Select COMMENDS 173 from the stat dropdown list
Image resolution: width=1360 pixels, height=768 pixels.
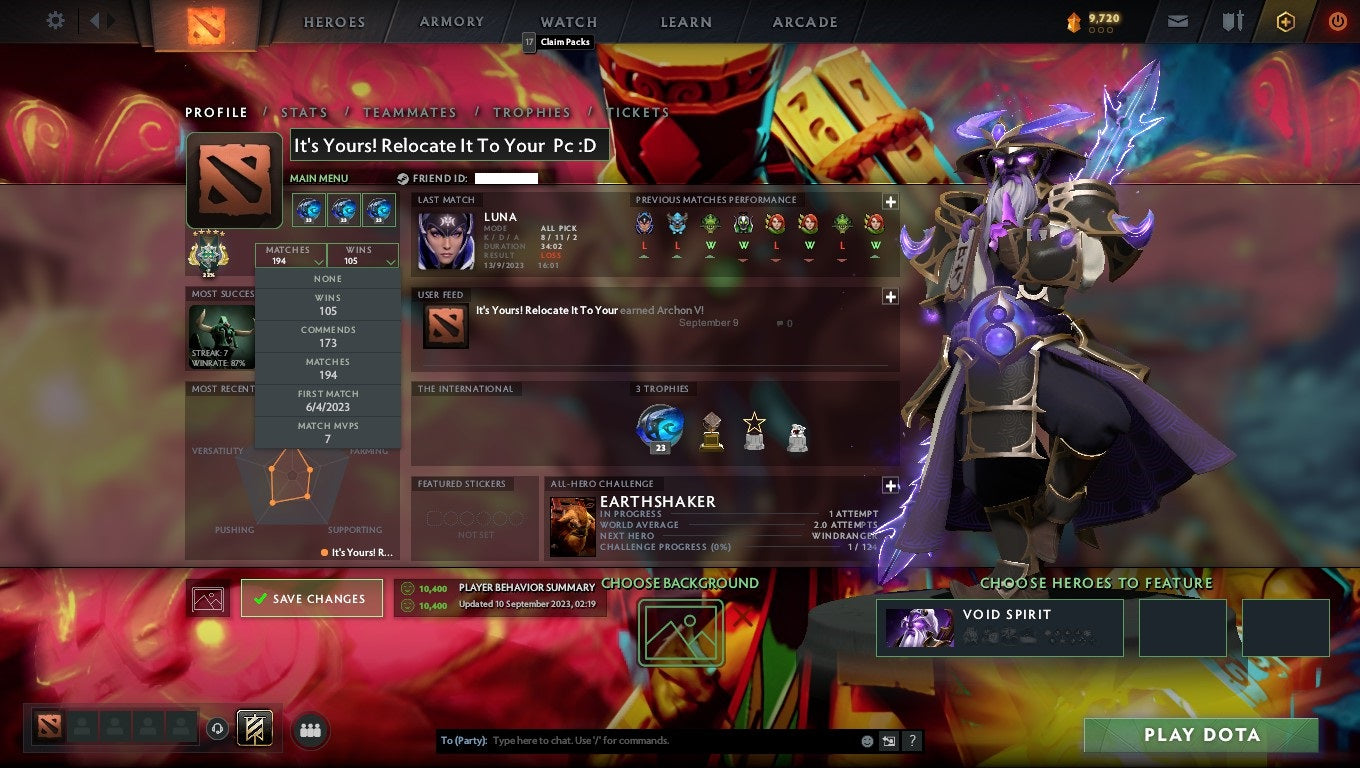click(327, 335)
